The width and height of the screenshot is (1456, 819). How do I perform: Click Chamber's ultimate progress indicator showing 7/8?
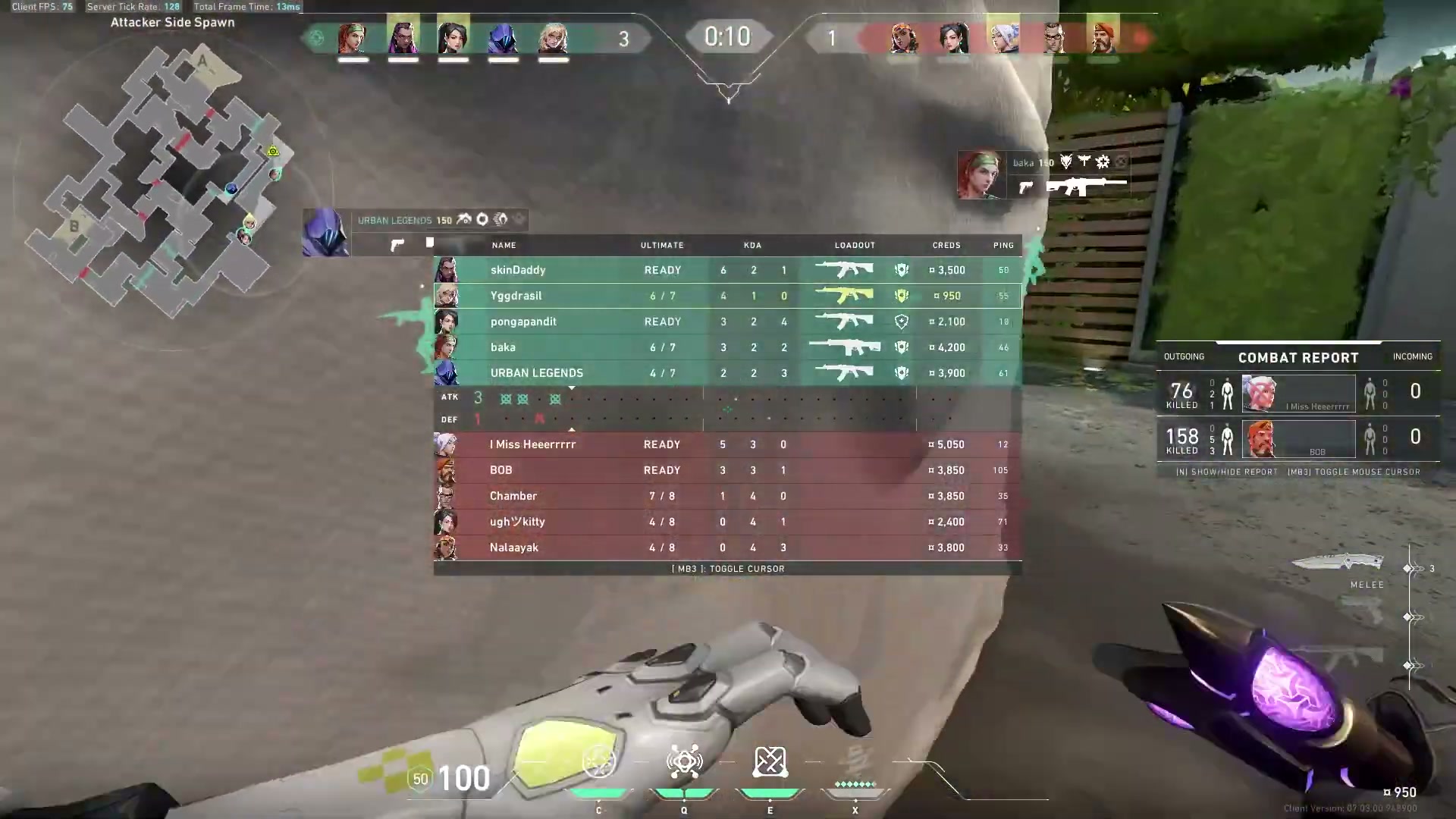(x=661, y=496)
